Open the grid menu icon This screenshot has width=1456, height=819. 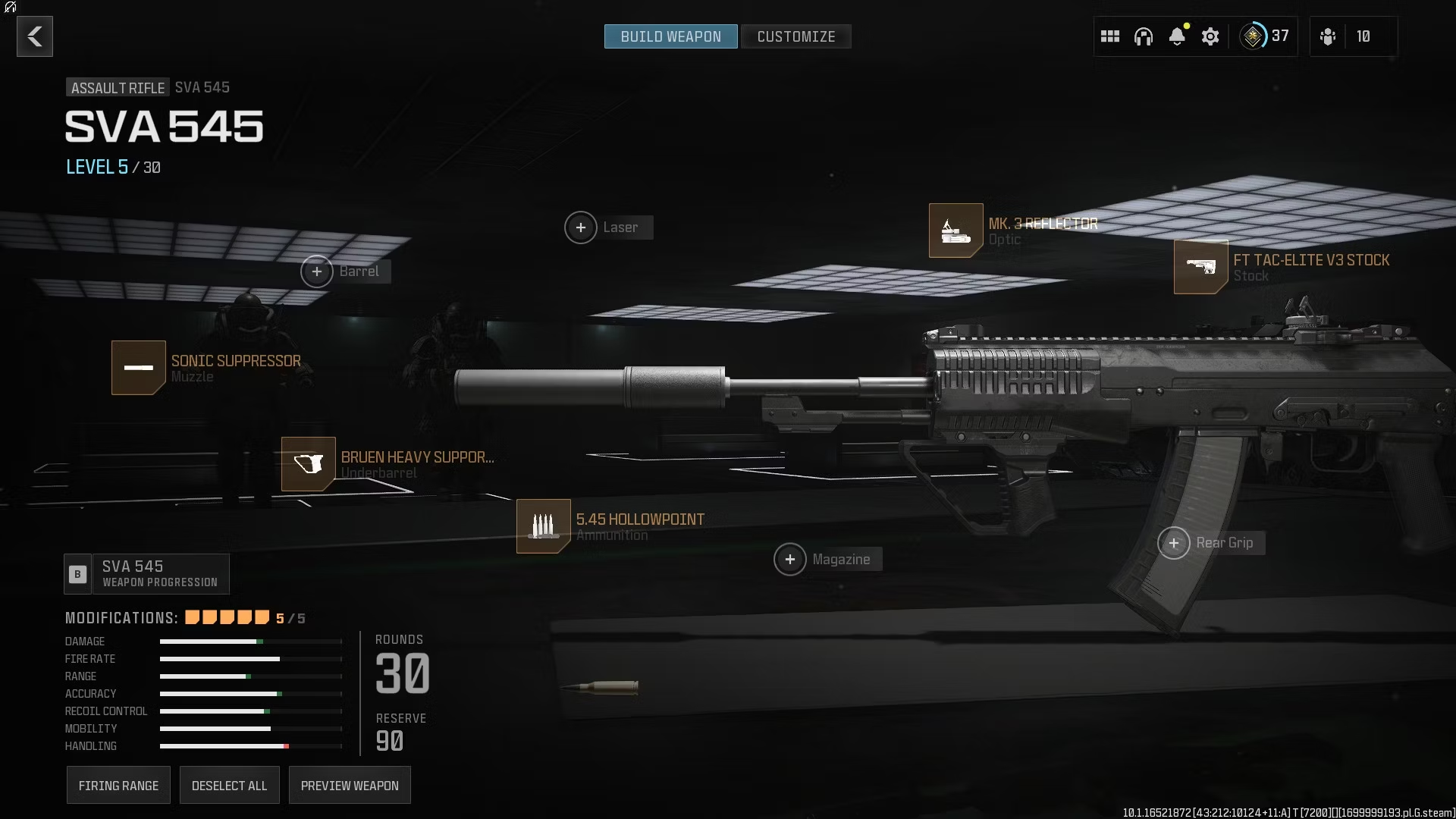tap(1110, 36)
